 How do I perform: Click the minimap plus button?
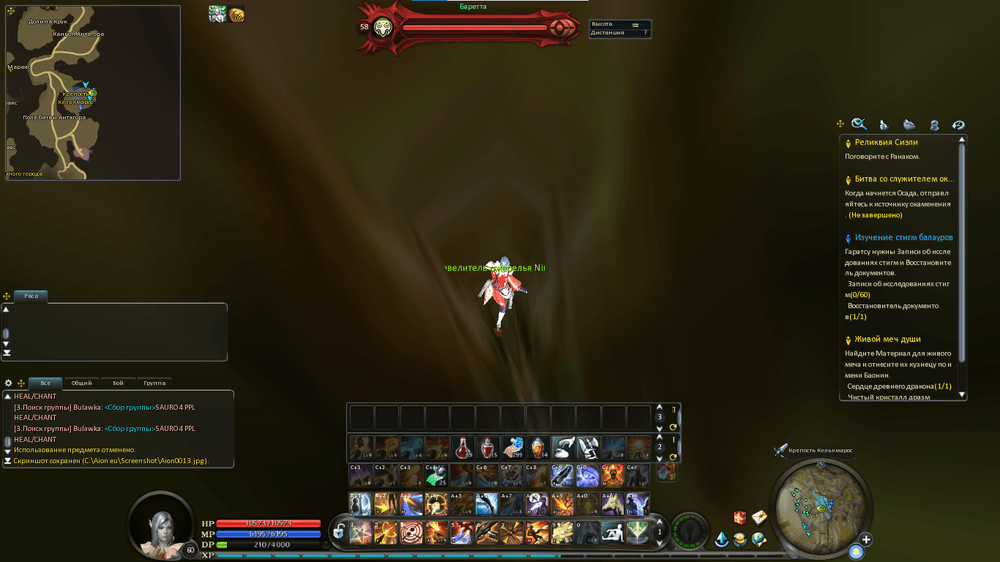pos(866,540)
